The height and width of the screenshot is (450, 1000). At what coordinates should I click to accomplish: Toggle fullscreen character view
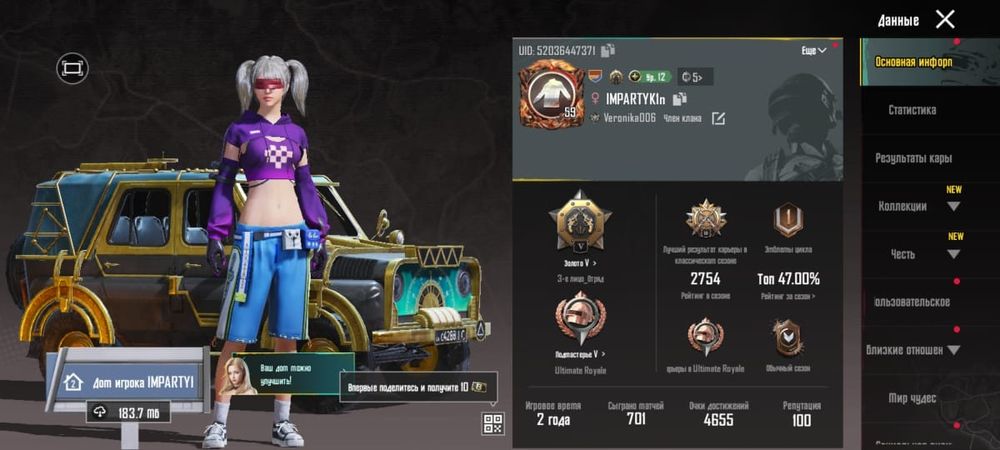72,68
